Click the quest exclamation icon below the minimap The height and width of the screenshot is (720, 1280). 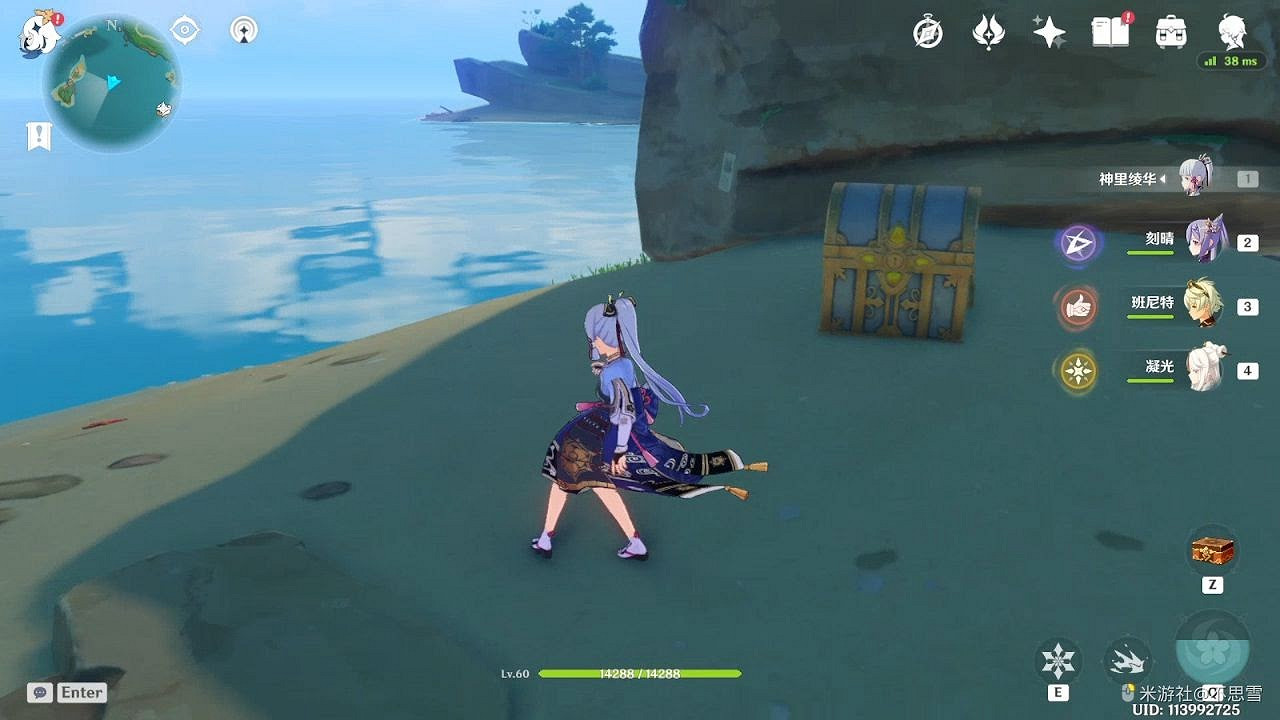[38, 135]
